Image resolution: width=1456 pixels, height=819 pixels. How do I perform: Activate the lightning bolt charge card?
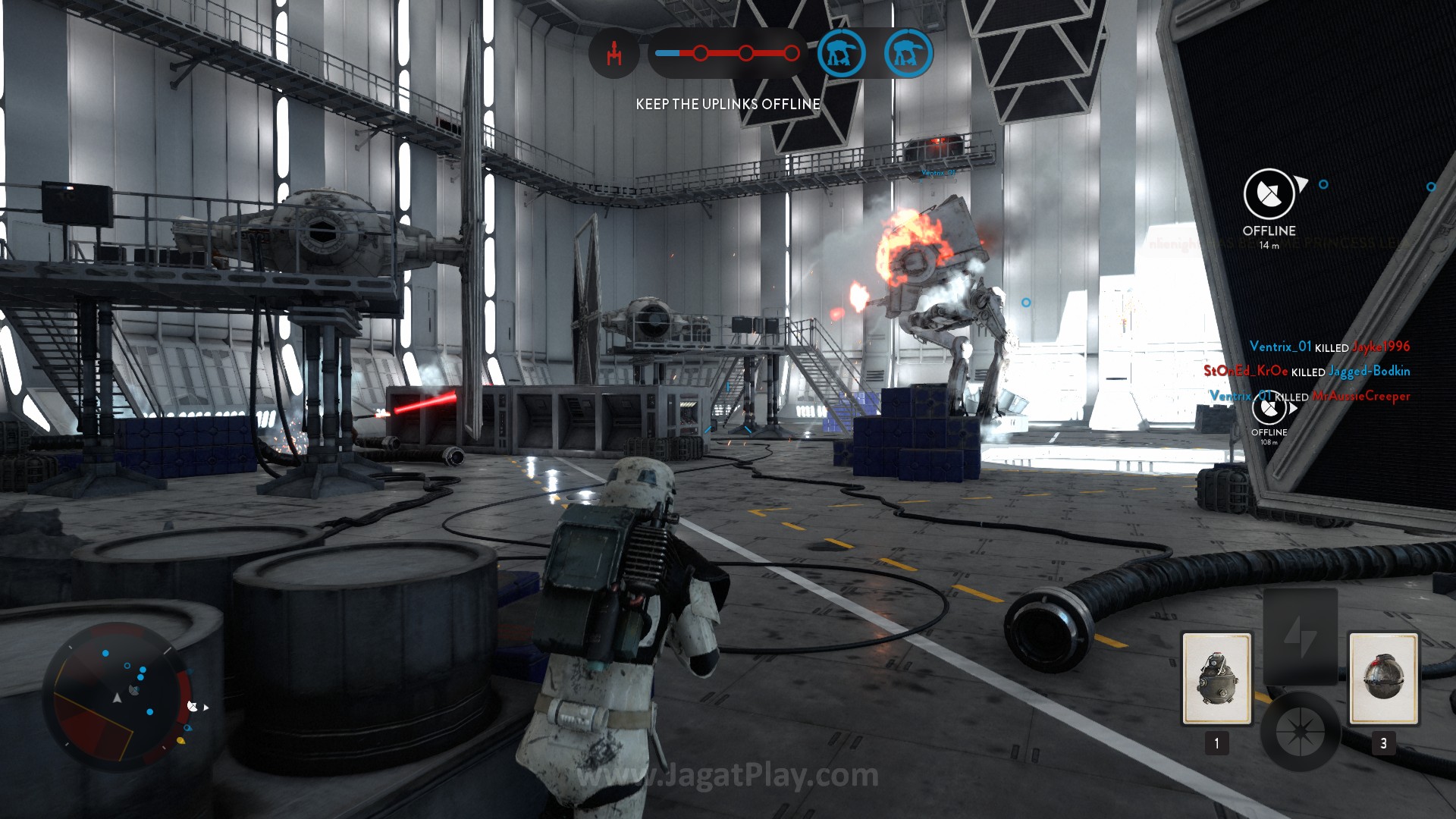tap(1300, 635)
